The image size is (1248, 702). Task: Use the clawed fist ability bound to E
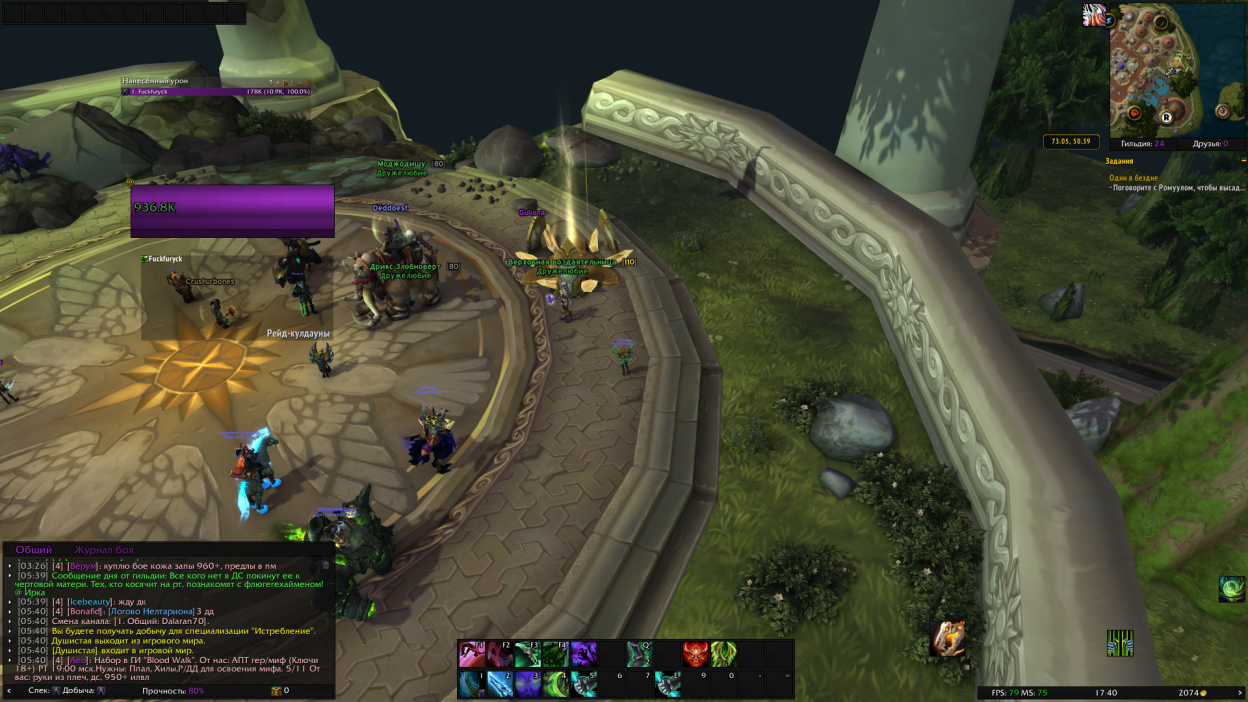coord(667,684)
